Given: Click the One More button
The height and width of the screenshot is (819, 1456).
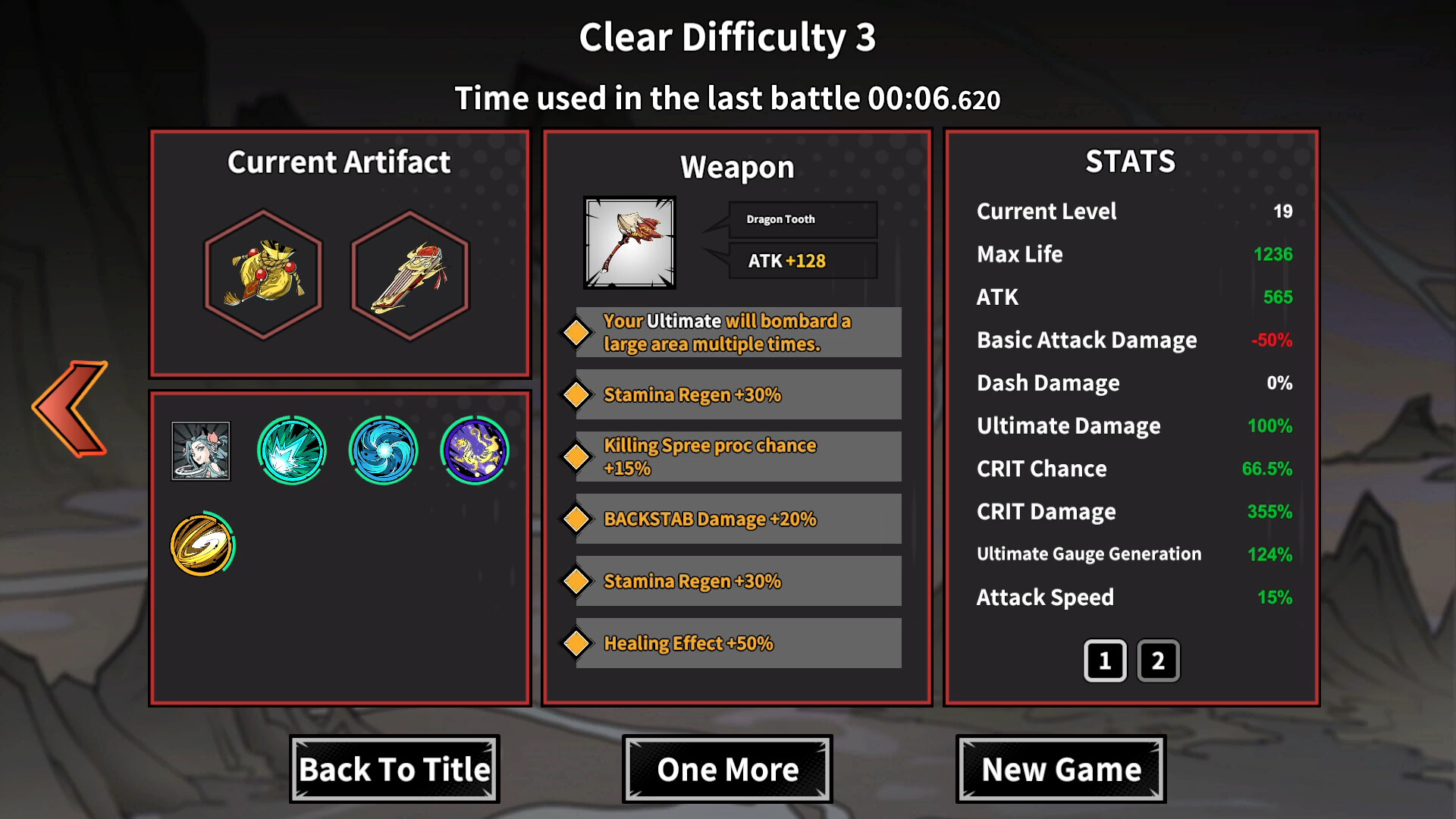Looking at the screenshot, I should pyautogui.click(x=727, y=769).
